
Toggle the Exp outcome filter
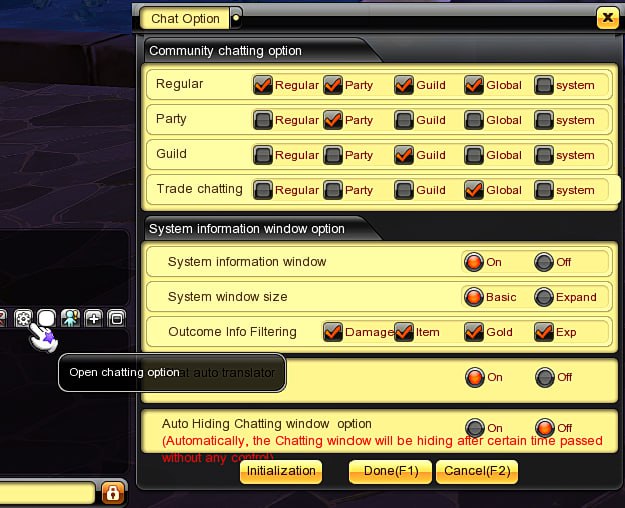click(x=544, y=332)
